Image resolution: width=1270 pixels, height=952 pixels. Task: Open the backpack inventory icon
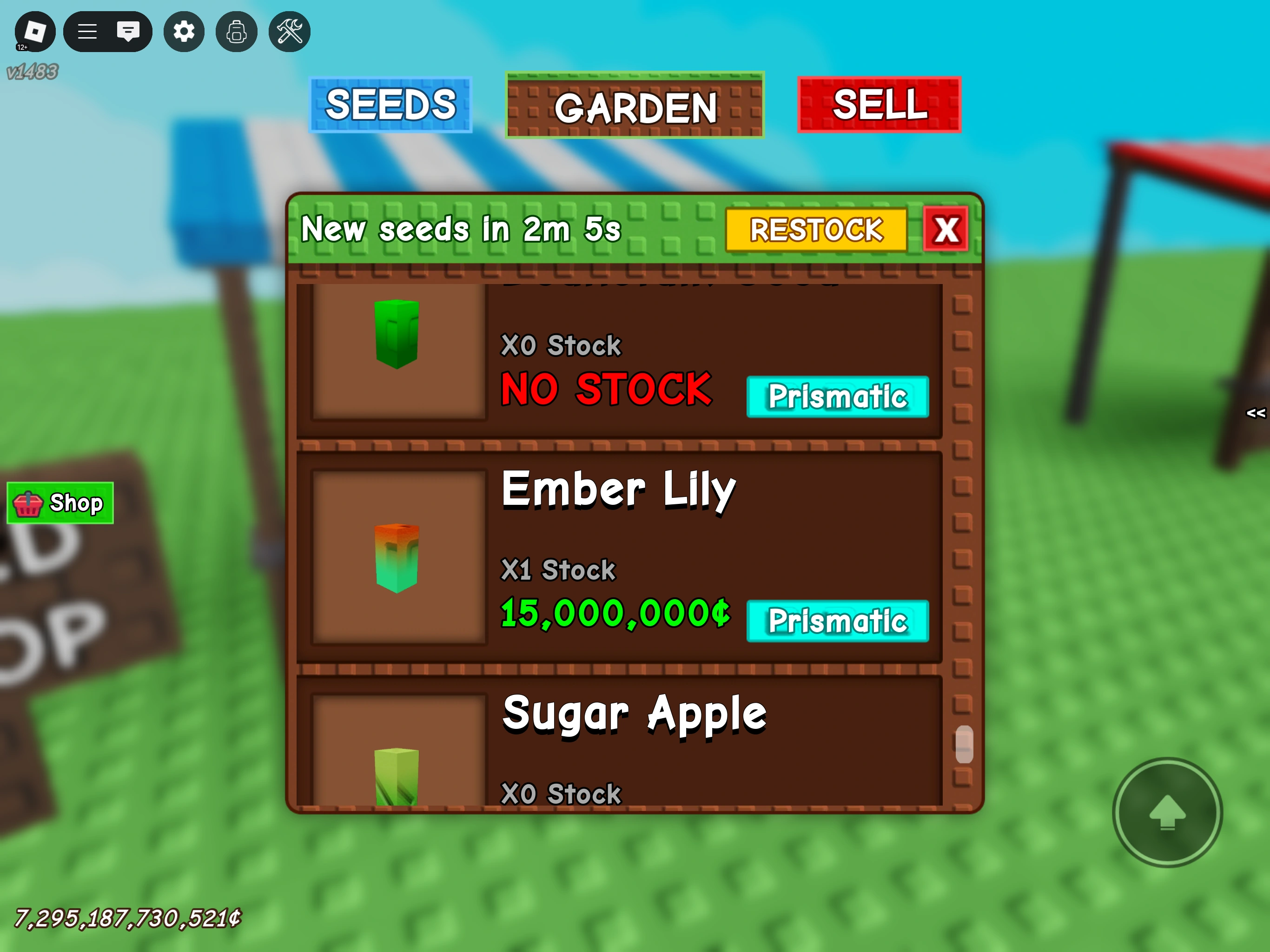coord(237,32)
